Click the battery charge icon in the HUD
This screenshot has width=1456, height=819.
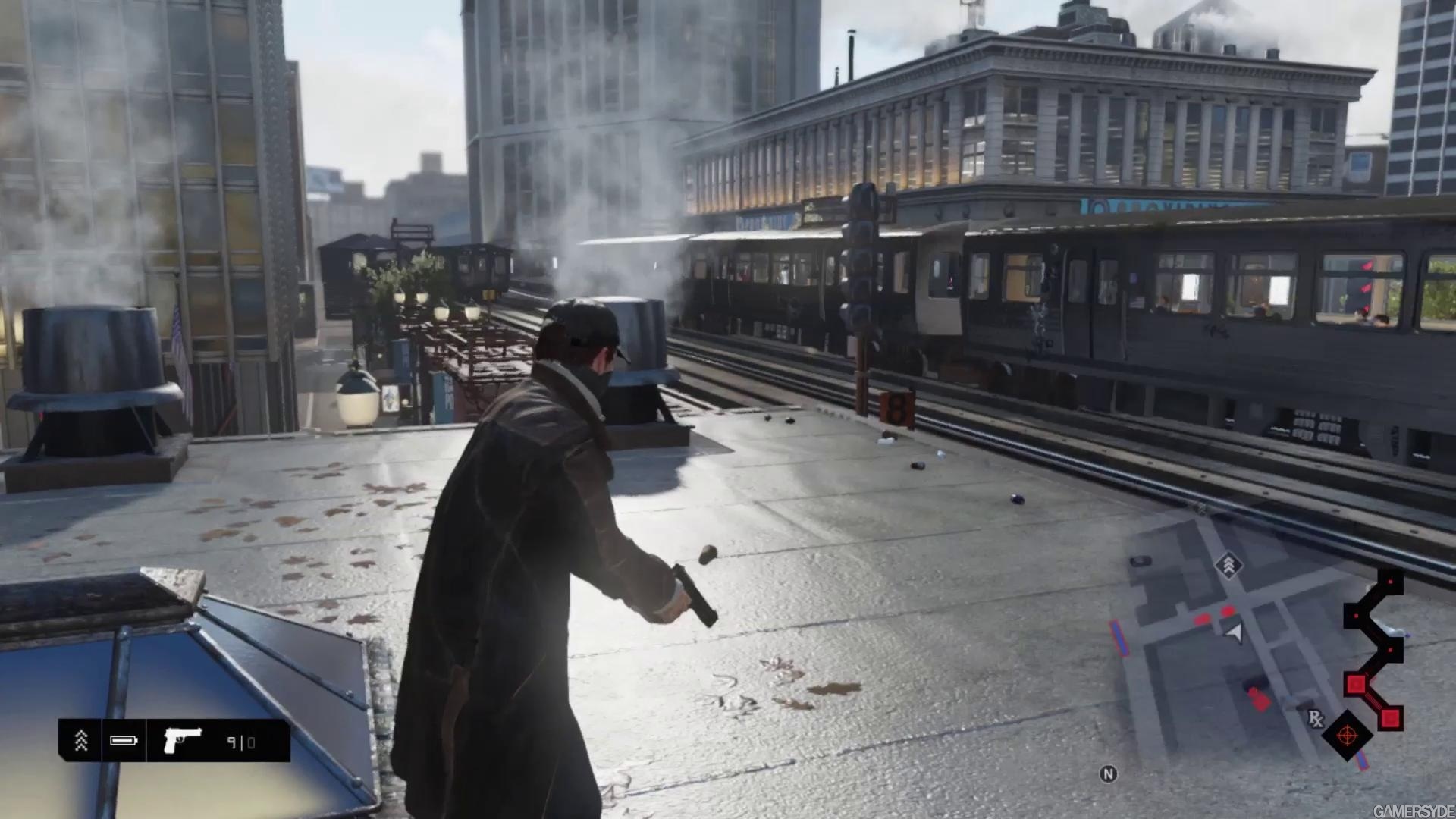(x=123, y=740)
